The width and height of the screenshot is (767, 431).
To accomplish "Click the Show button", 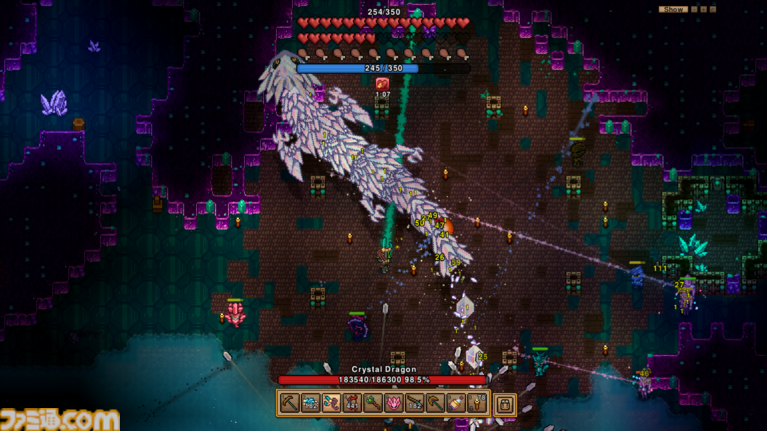I will pyautogui.click(x=672, y=9).
